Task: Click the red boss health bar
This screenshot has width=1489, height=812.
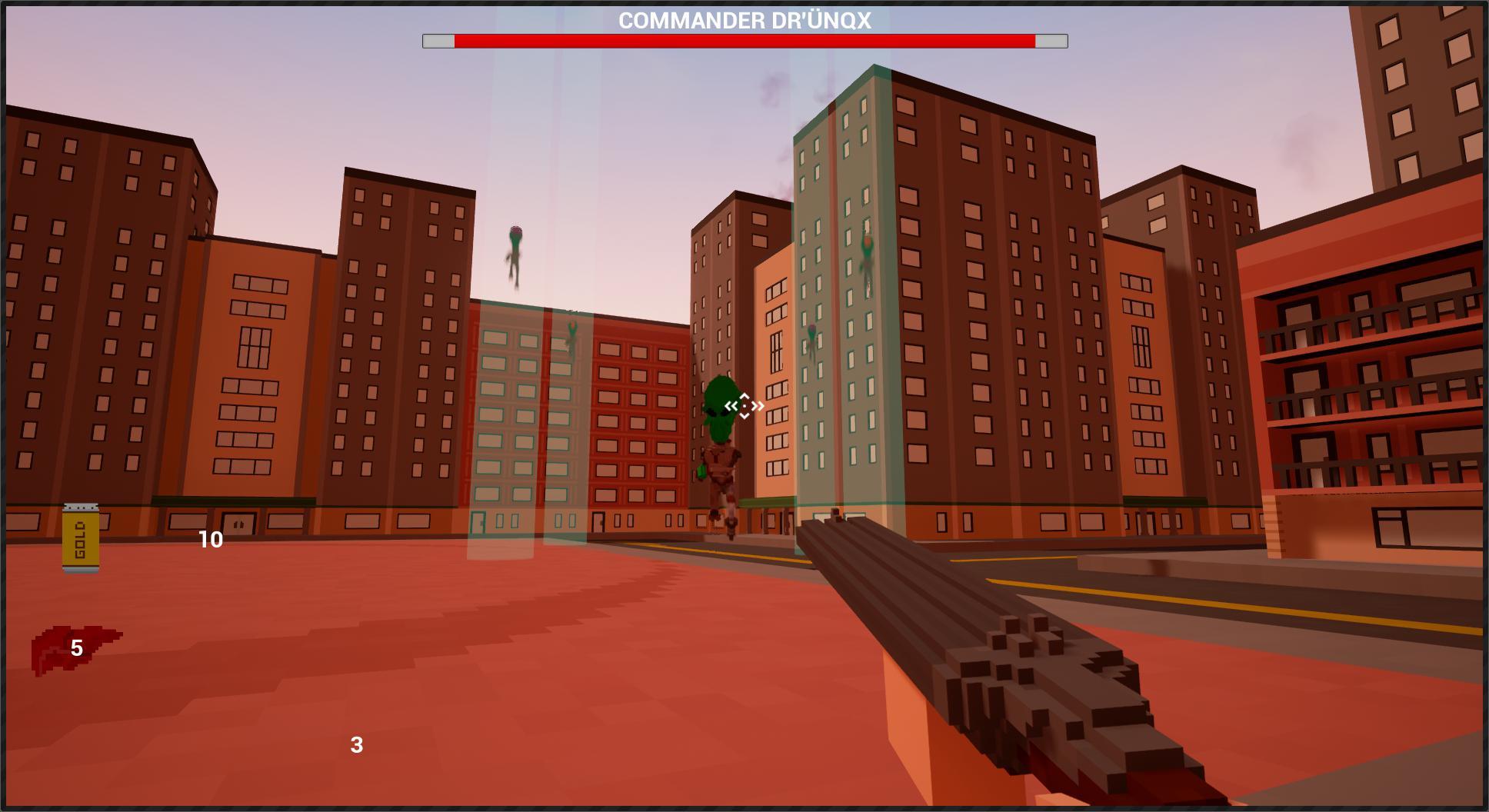Action: 744,42
